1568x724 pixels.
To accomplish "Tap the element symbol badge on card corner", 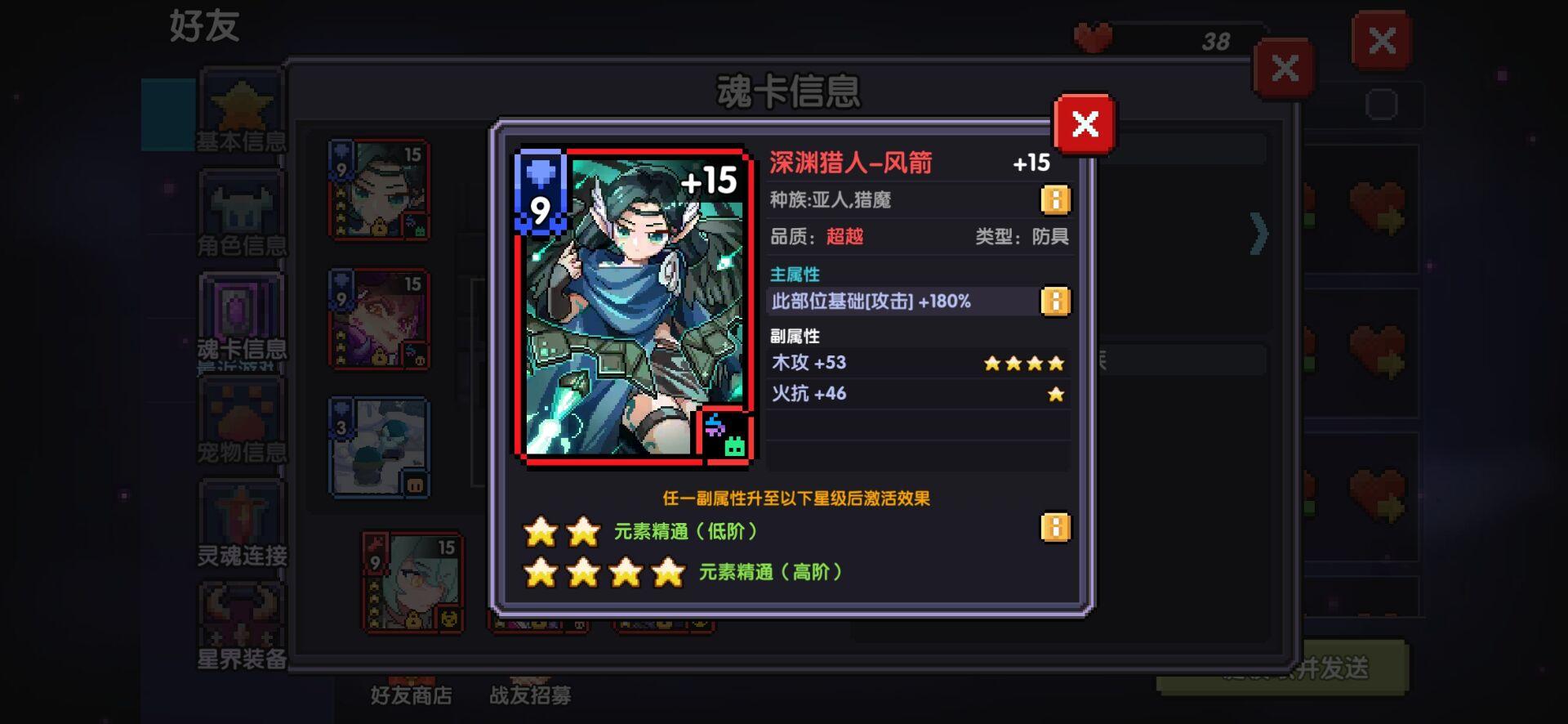I will [727, 434].
